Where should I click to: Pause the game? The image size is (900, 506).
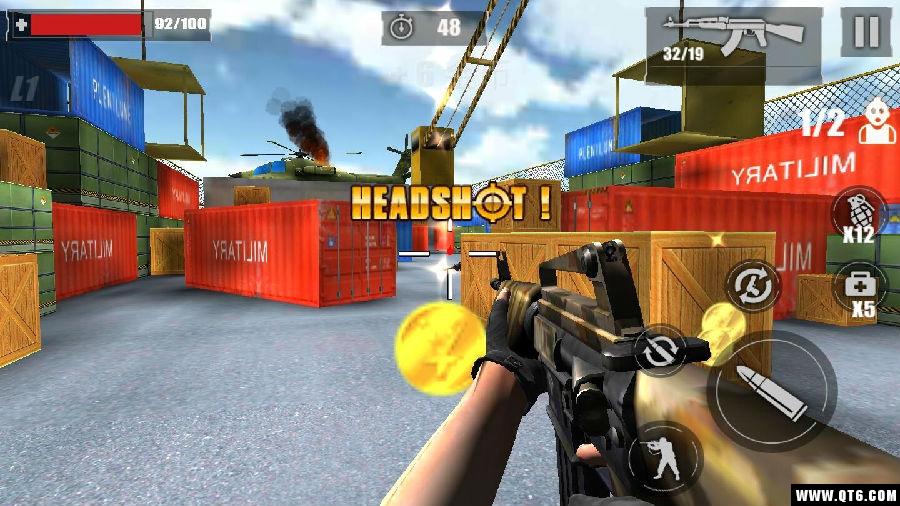[x=865, y=33]
